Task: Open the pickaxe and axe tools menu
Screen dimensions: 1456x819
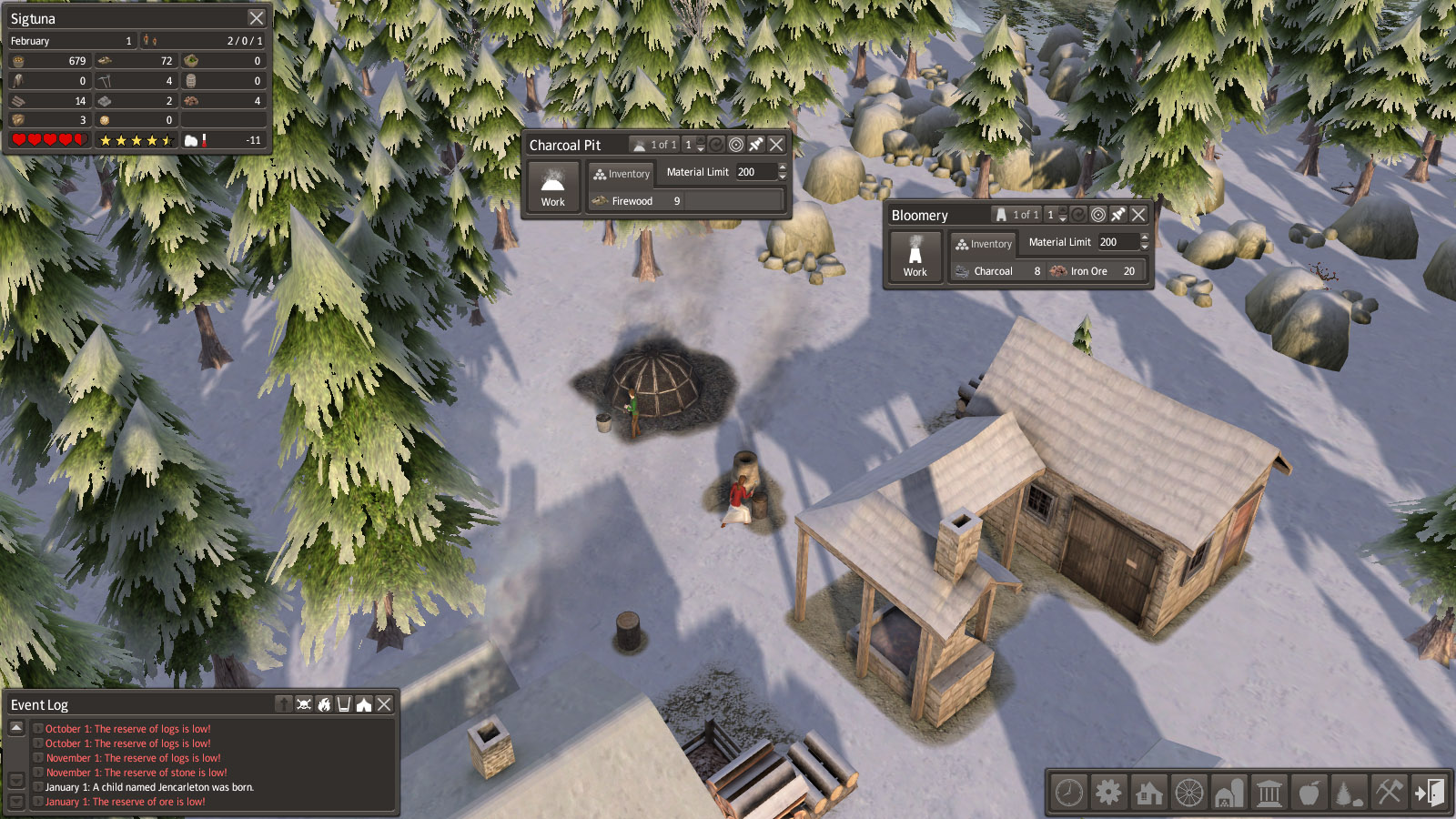Action: pyautogui.click(x=1389, y=793)
